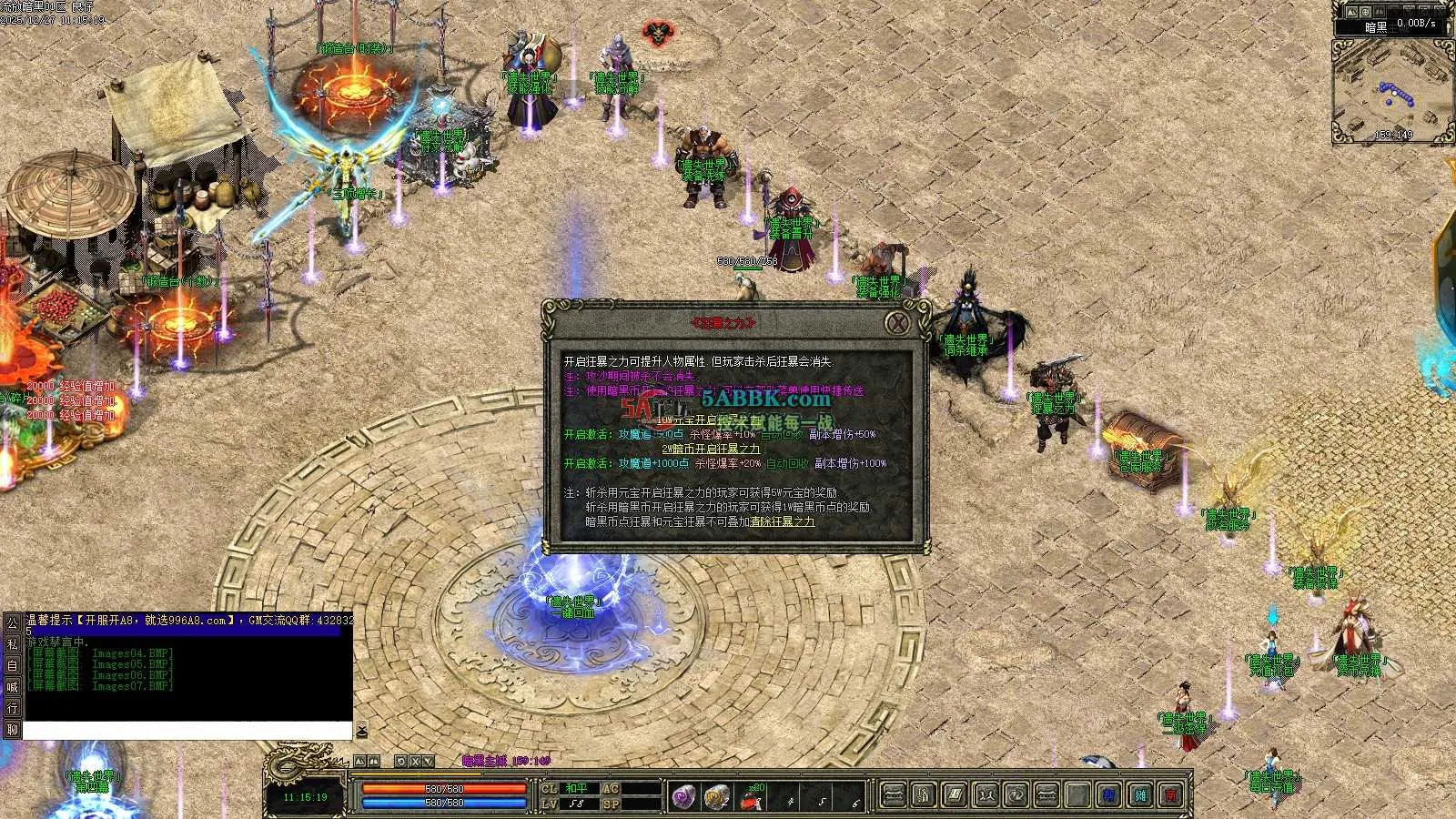1456x819 pixels.
Task: Switch to the 公 public chat channel
Action: [12, 623]
